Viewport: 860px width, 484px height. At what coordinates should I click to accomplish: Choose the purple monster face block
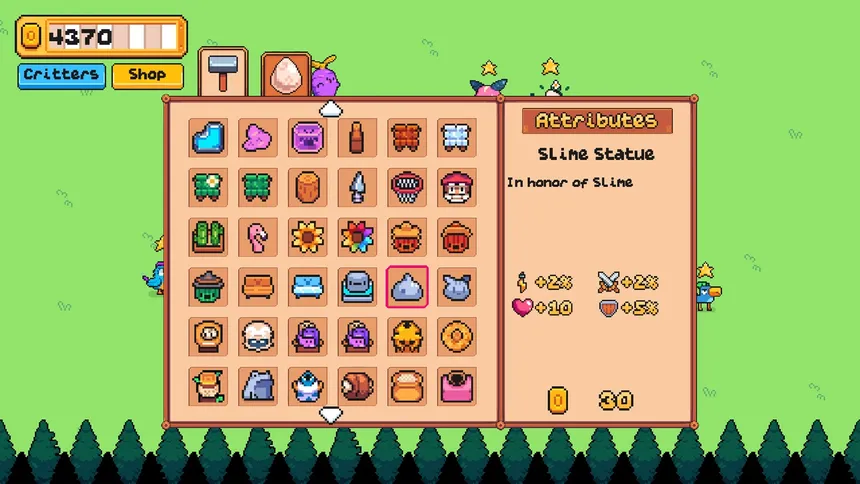pos(308,137)
